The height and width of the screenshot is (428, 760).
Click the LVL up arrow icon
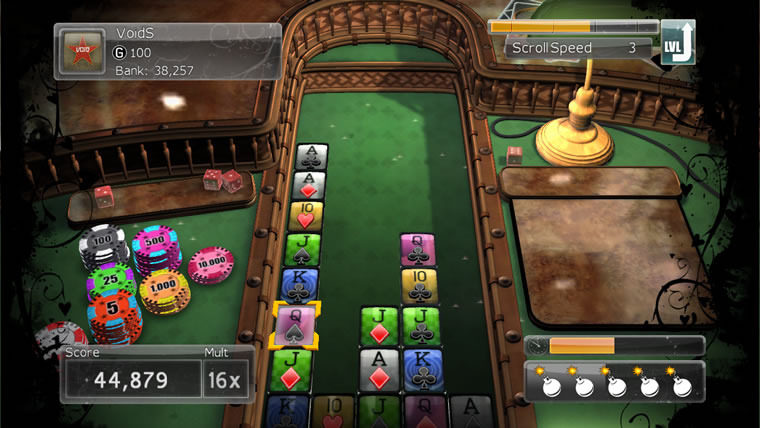coord(677,45)
